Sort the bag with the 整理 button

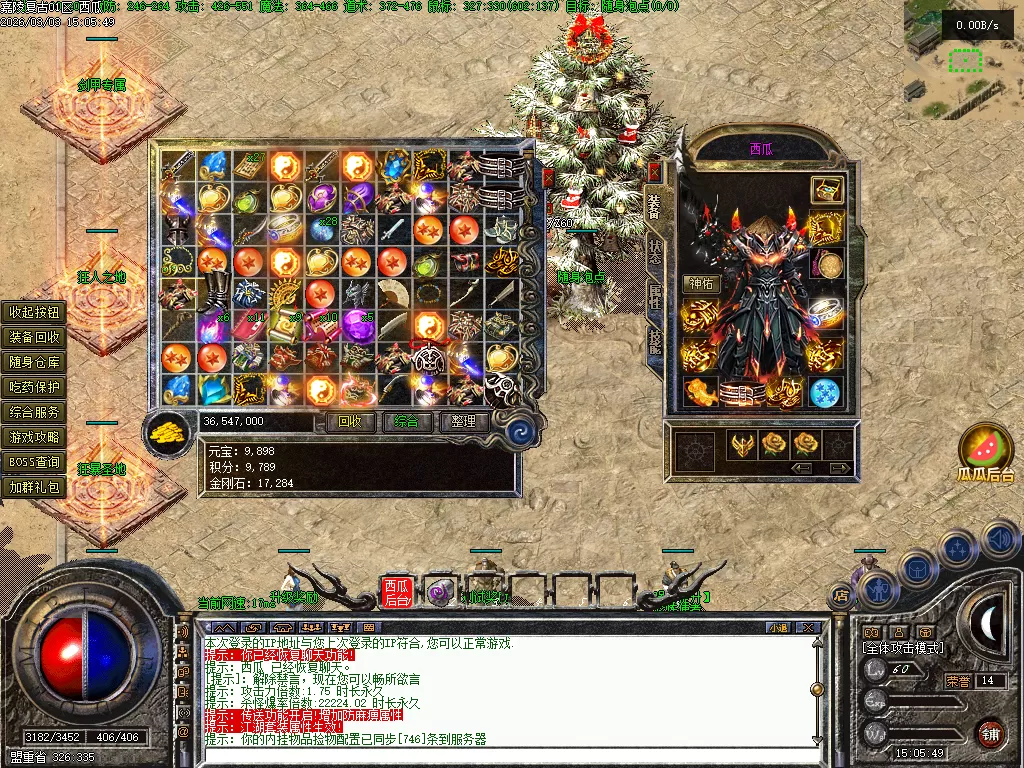point(463,422)
